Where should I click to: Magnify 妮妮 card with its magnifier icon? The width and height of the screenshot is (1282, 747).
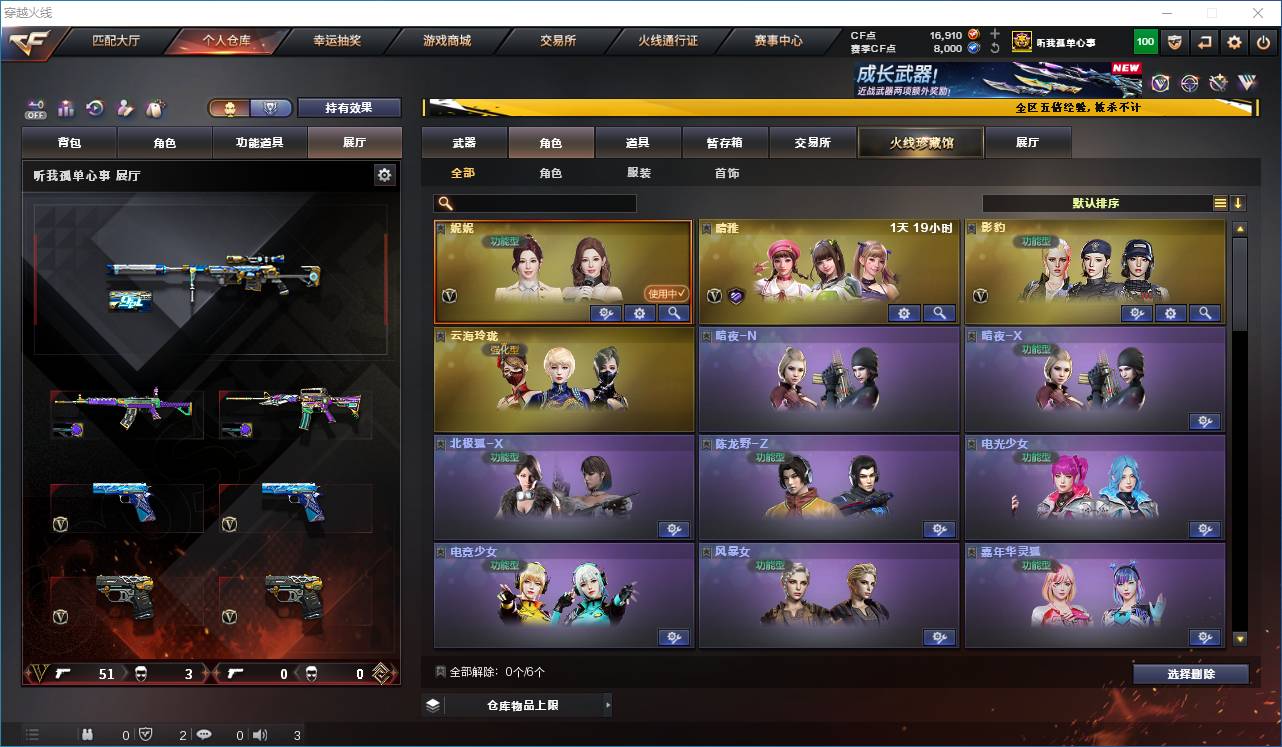click(x=673, y=313)
